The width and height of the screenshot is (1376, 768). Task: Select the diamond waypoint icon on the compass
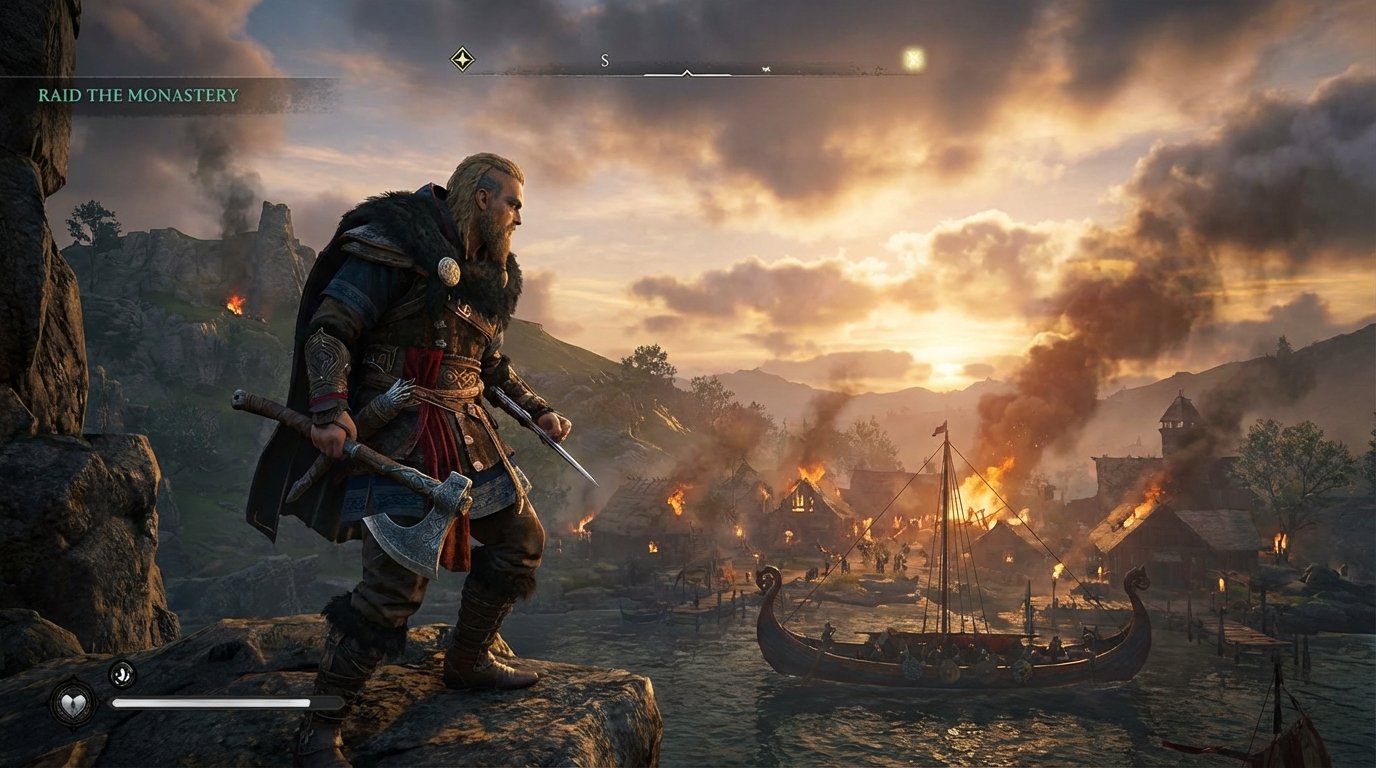[461, 58]
